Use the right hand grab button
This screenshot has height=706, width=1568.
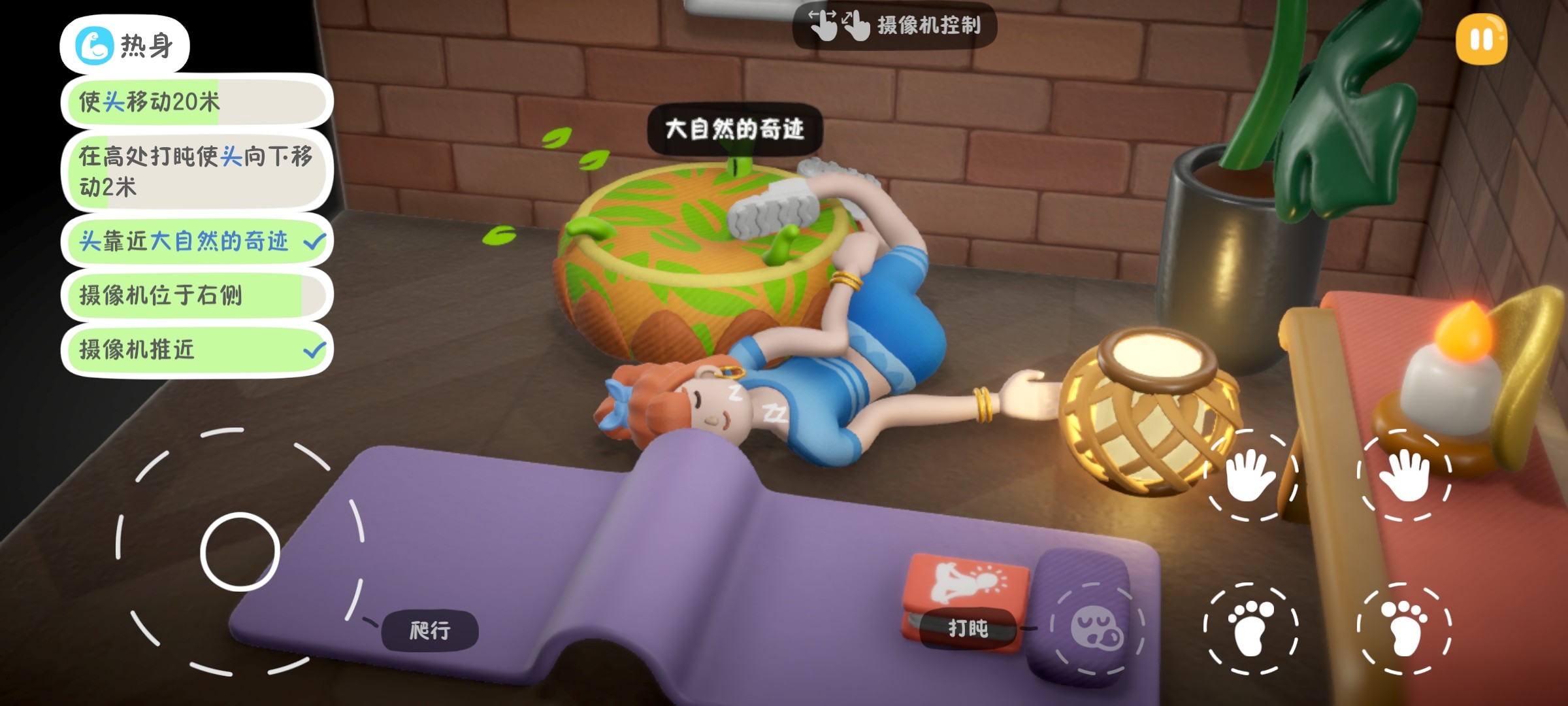(x=1404, y=475)
